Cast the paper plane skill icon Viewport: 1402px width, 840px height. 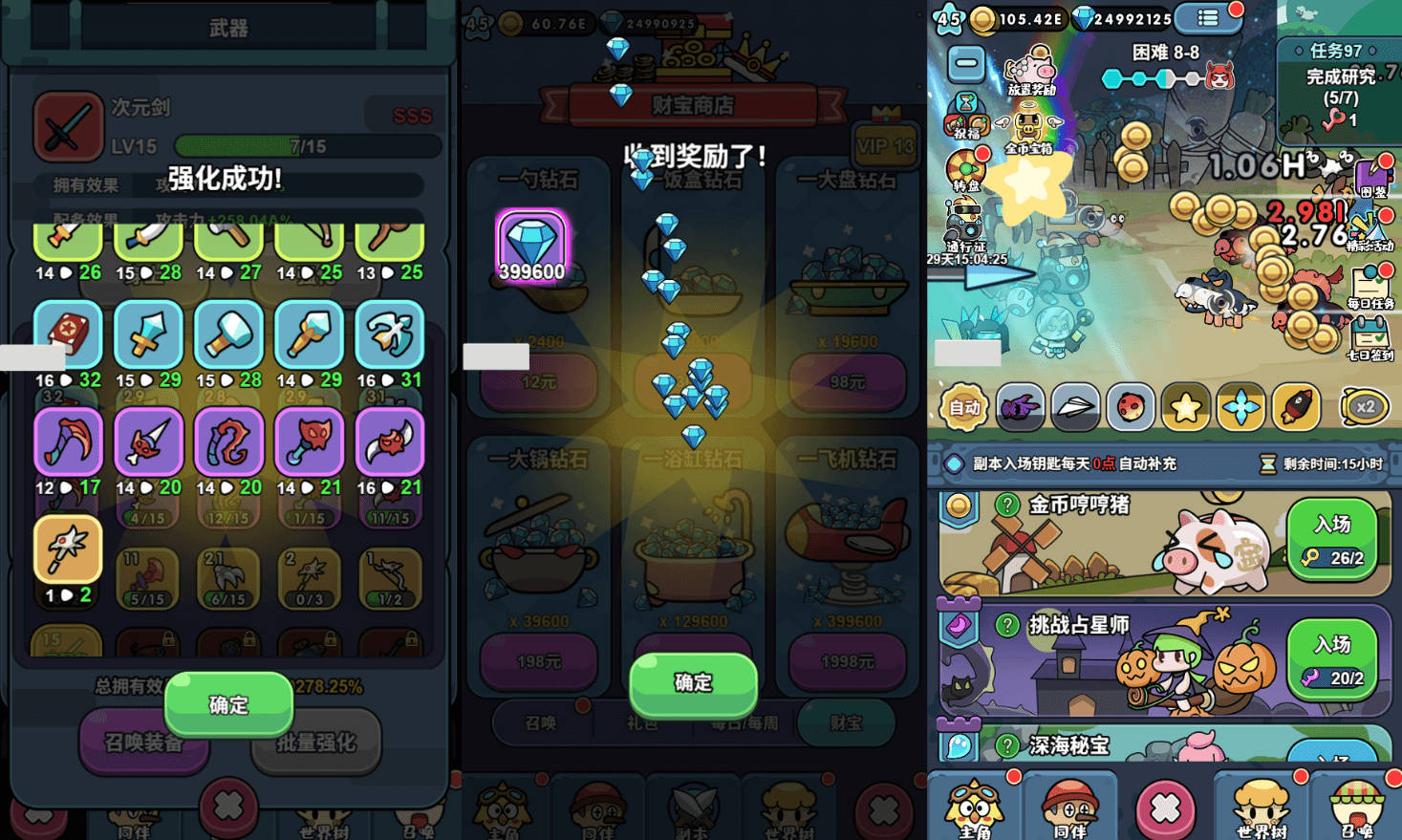(x=1074, y=407)
